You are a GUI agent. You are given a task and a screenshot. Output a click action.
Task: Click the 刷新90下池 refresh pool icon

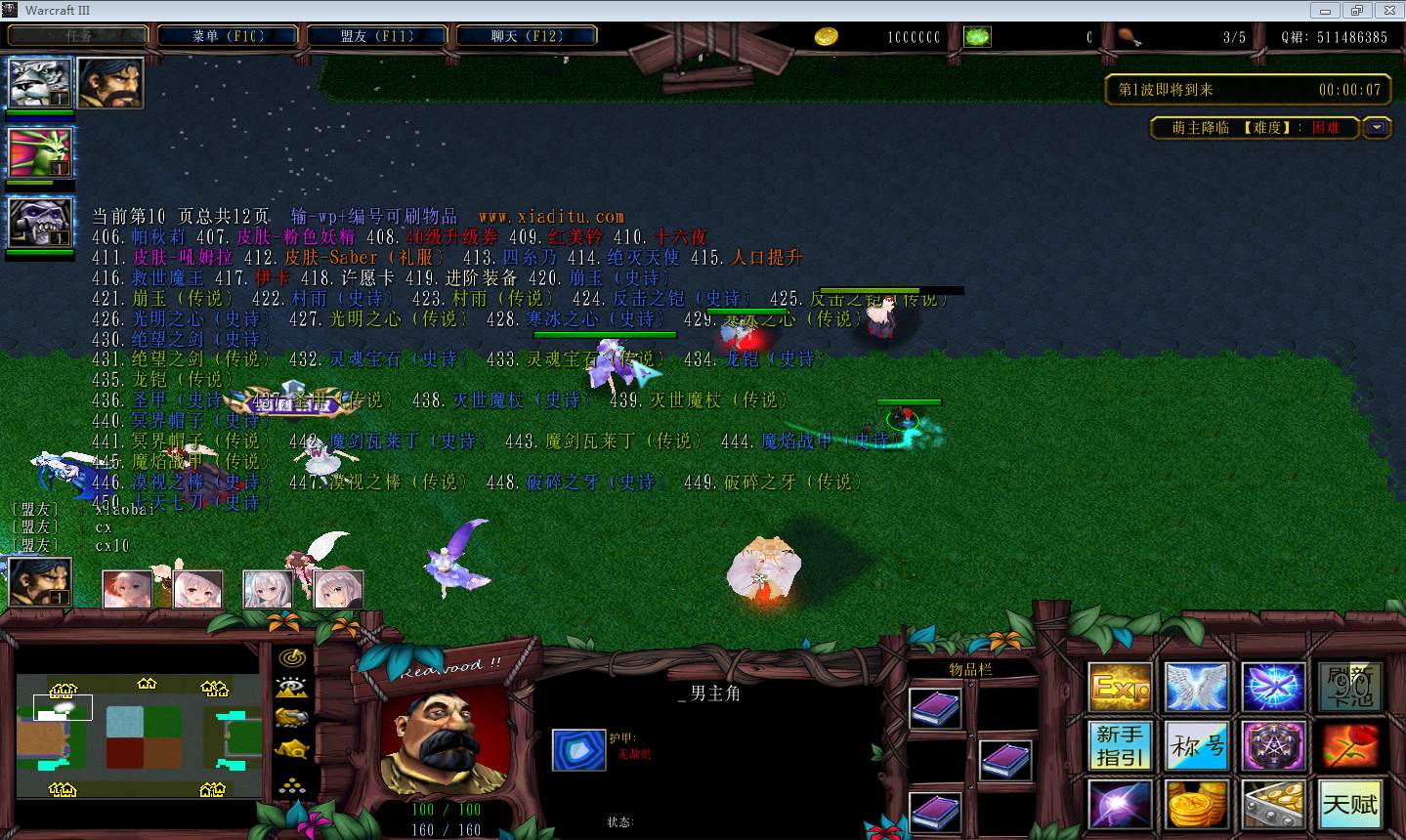pos(1350,687)
